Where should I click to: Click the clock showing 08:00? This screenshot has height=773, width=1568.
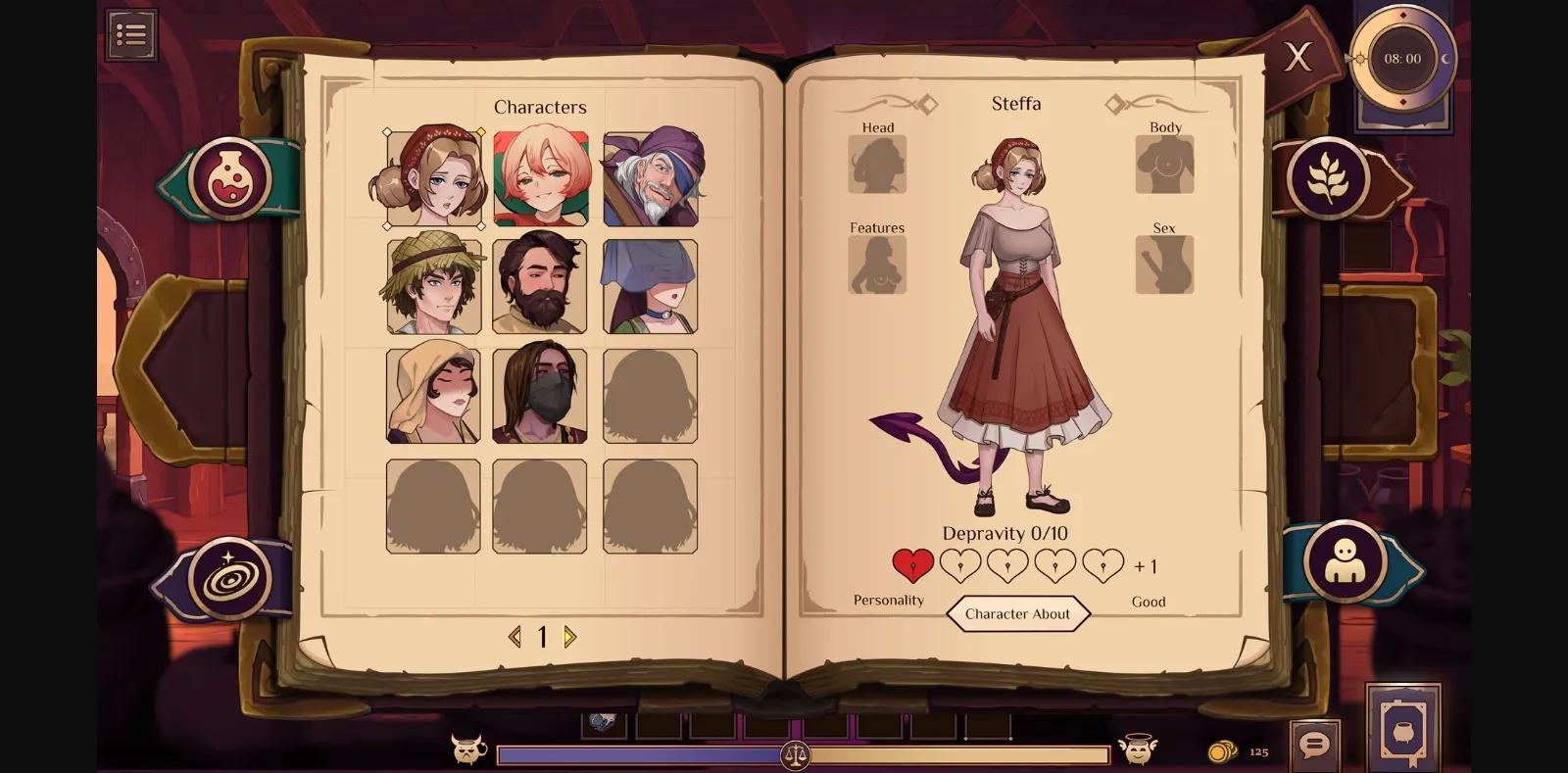(x=1401, y=58)
